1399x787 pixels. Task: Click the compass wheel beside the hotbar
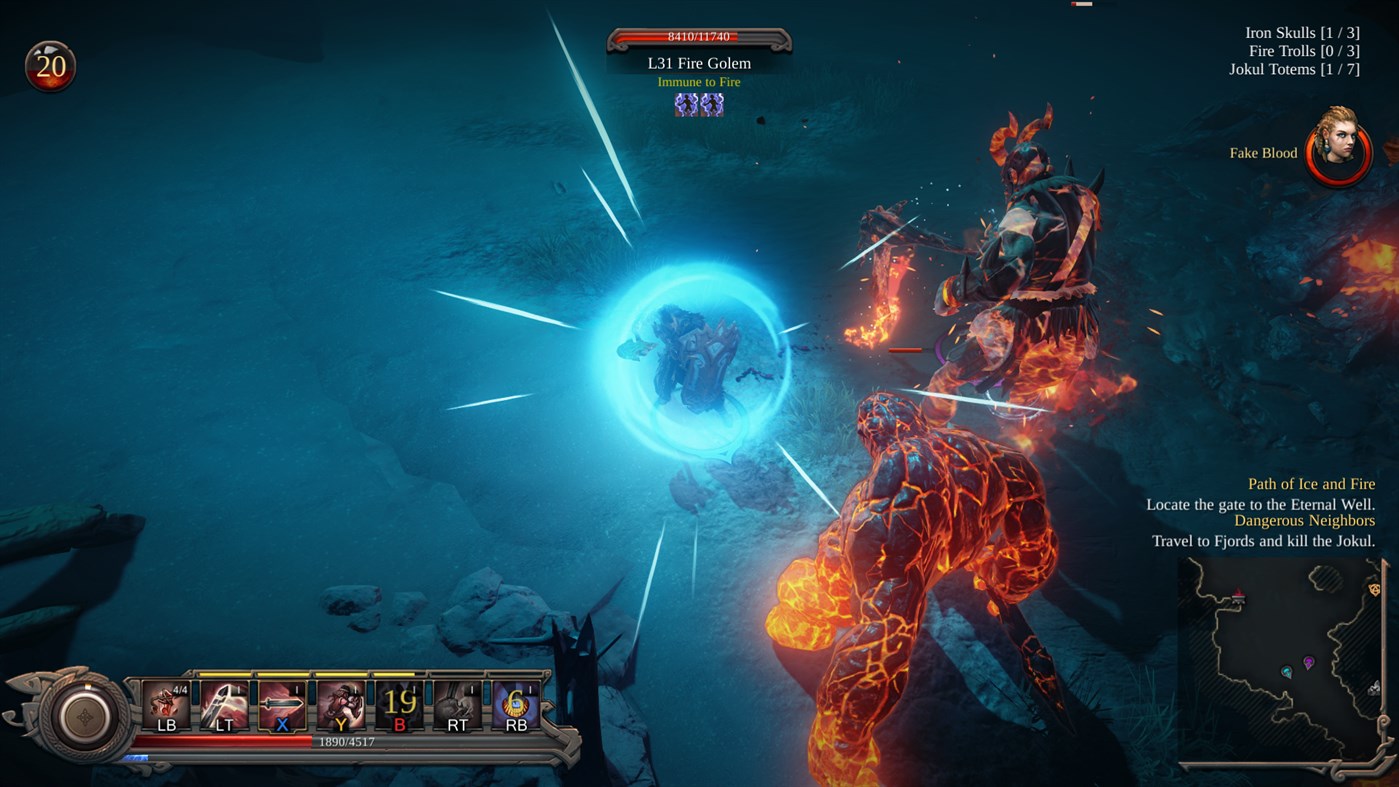[85, 716]
